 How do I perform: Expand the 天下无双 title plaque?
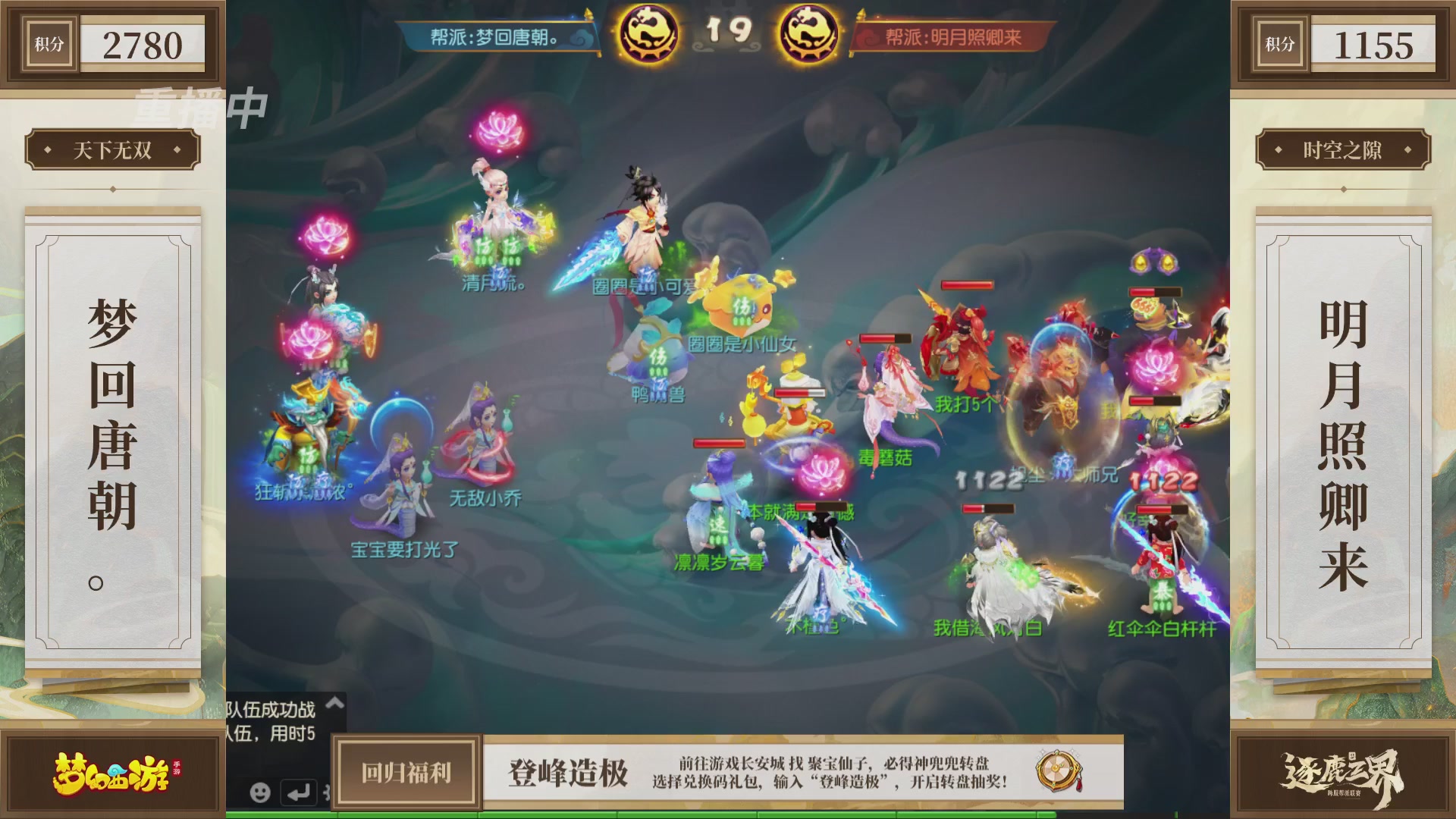pyautogui.click(x=111, y=149)
